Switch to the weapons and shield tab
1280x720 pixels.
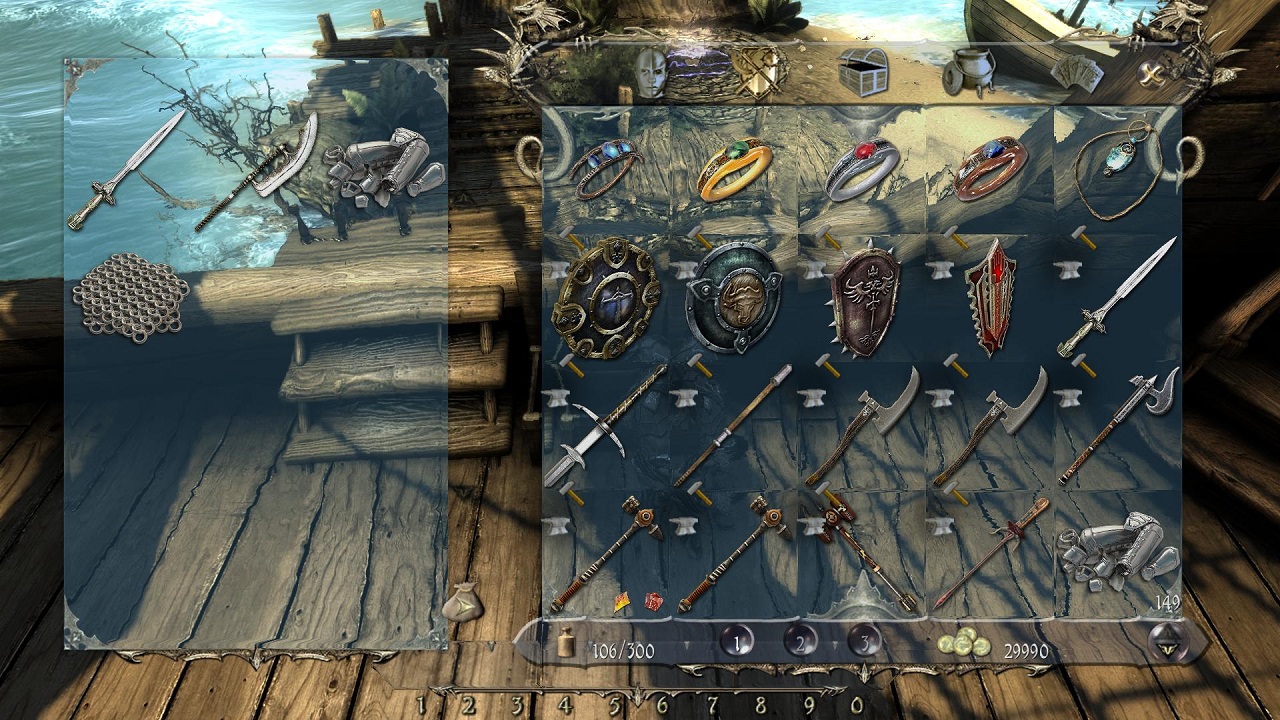pos(757,70)
